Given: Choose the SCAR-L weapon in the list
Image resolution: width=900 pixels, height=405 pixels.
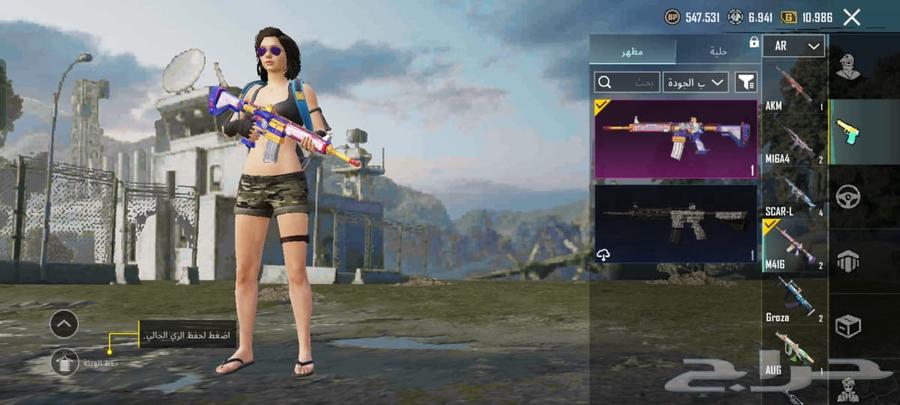Looking at the screenshot, I should tap(795, 198).
